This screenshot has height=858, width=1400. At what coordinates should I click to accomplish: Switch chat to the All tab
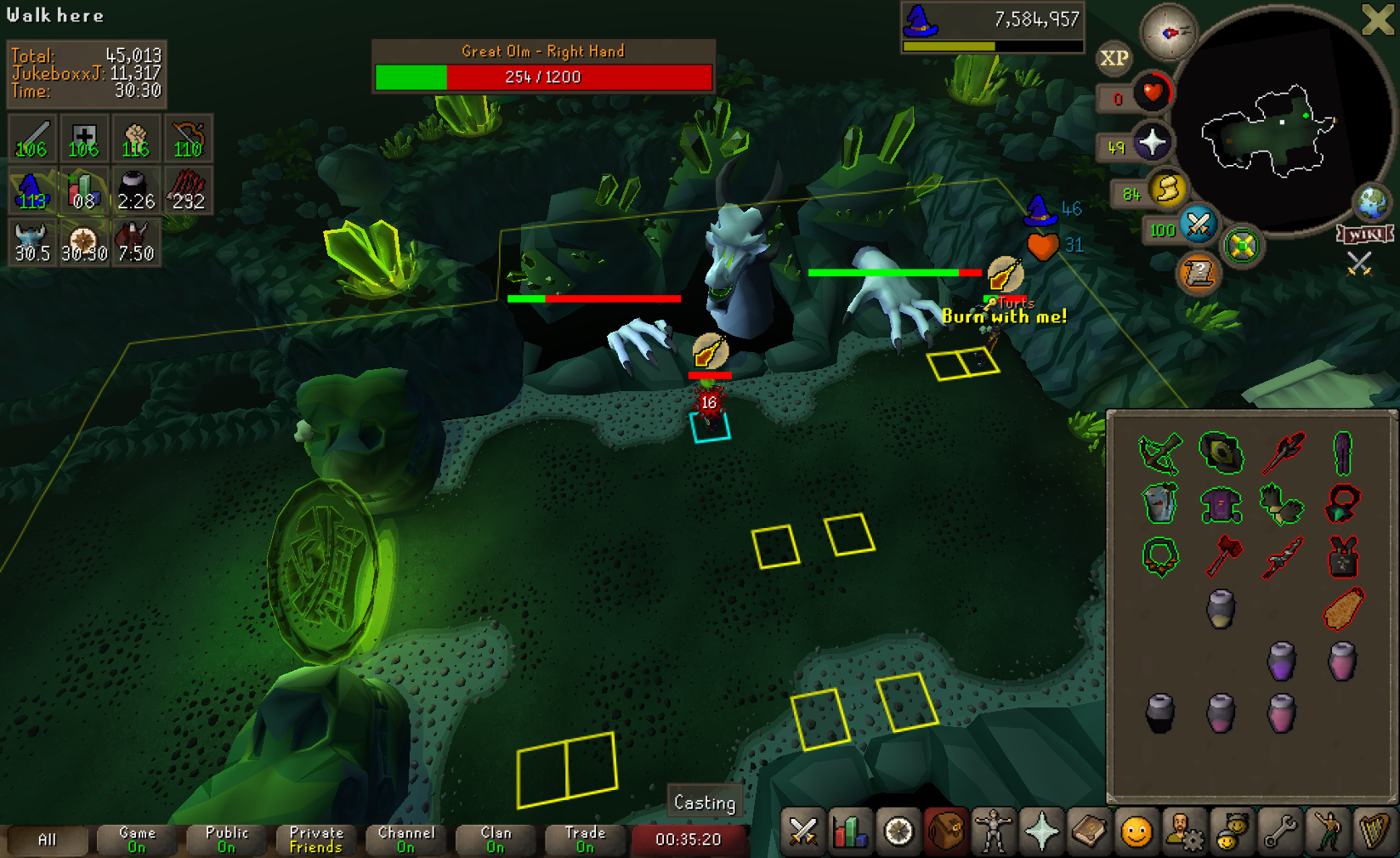pyautogui.click(x=47, y=839)
